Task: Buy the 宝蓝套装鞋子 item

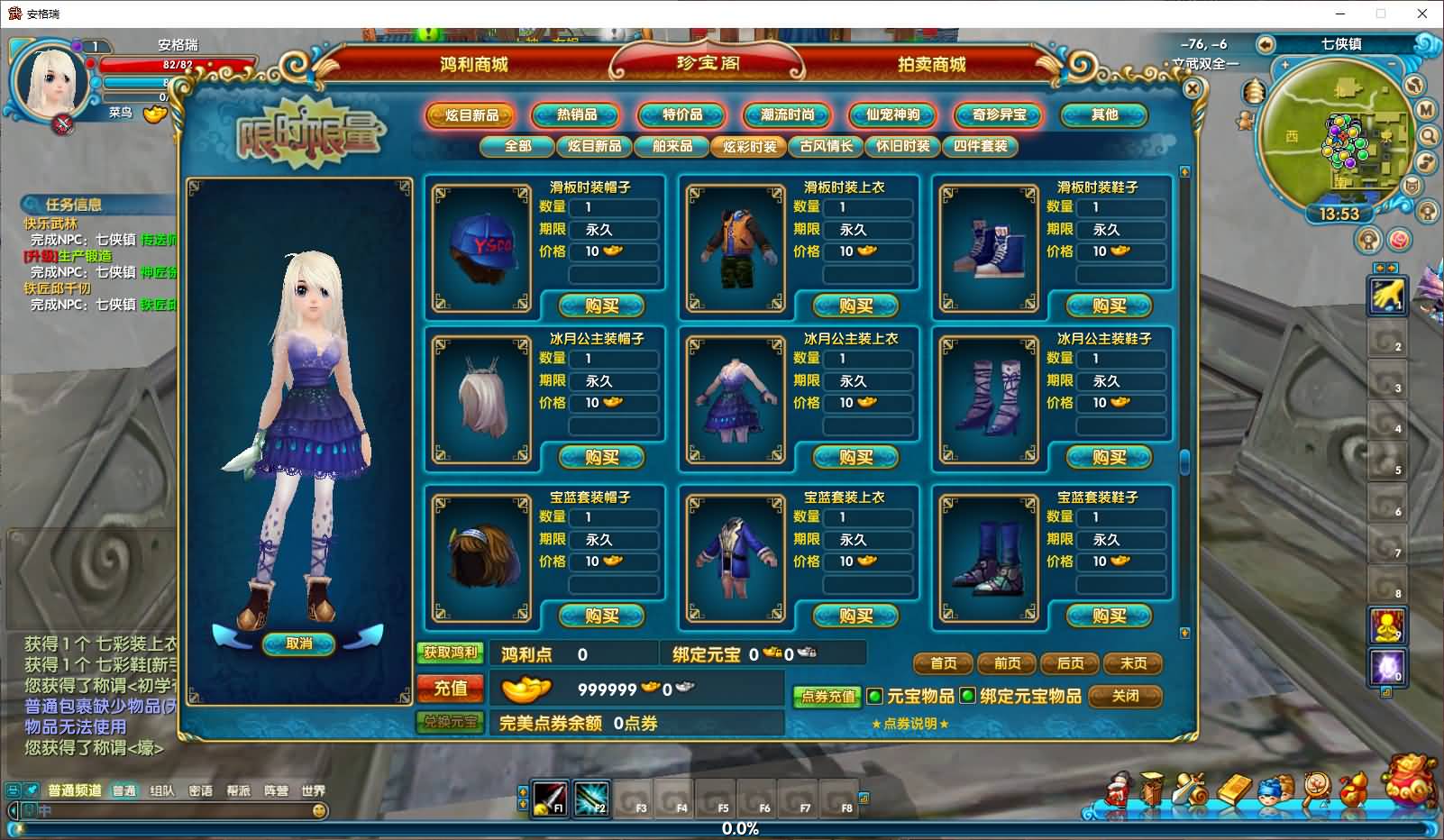Action: click(x=1109, y=616)
